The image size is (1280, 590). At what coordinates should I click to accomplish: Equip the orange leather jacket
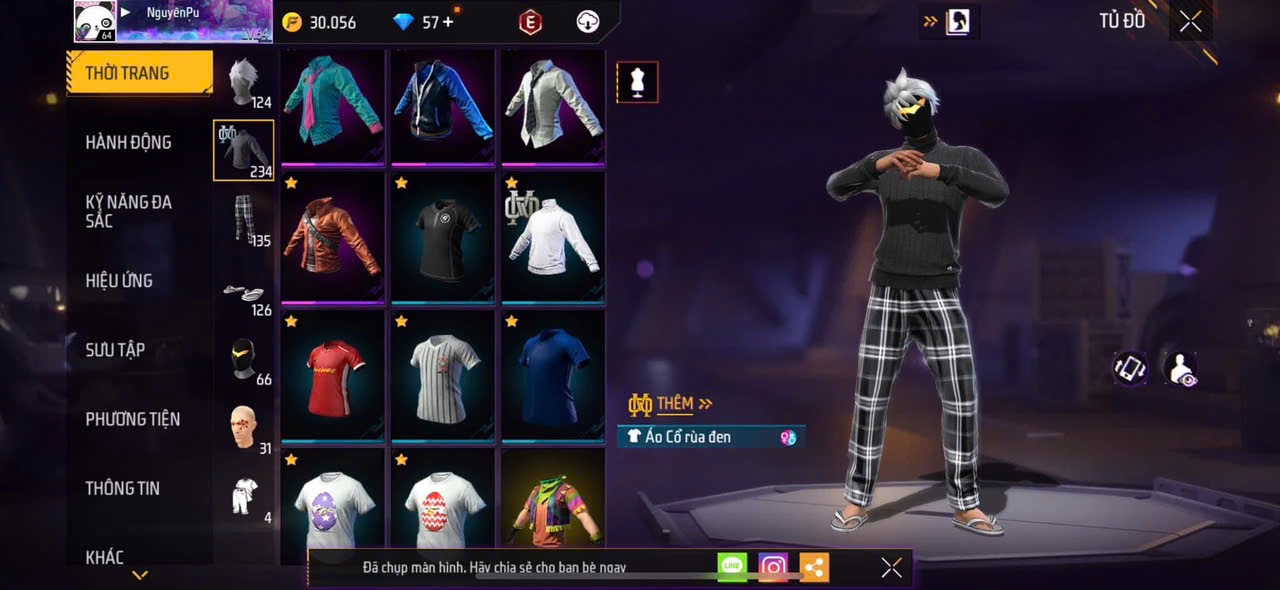(x=333, y=236)
